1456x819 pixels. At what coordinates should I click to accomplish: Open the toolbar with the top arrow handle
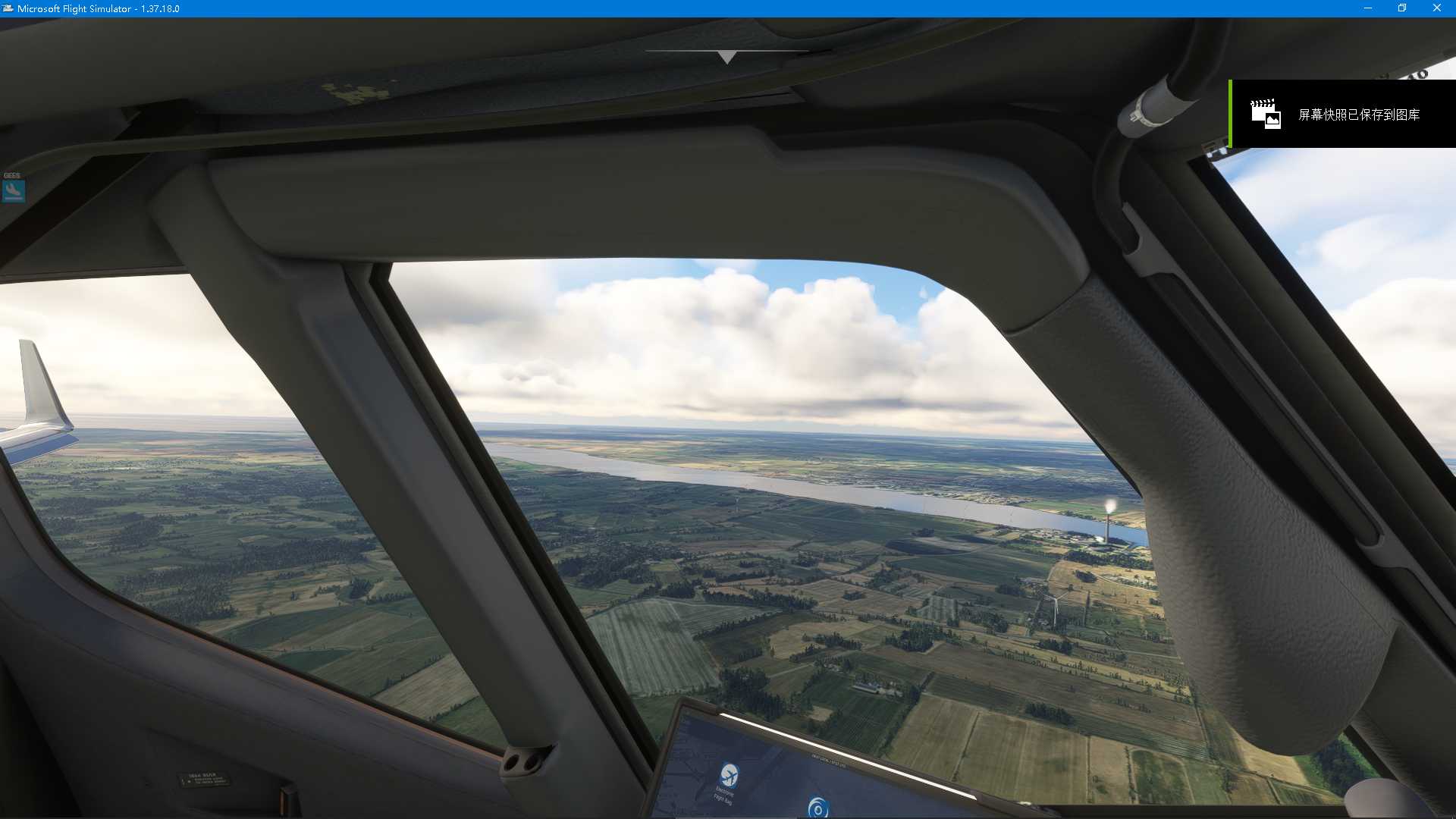(x=727, y=57)
